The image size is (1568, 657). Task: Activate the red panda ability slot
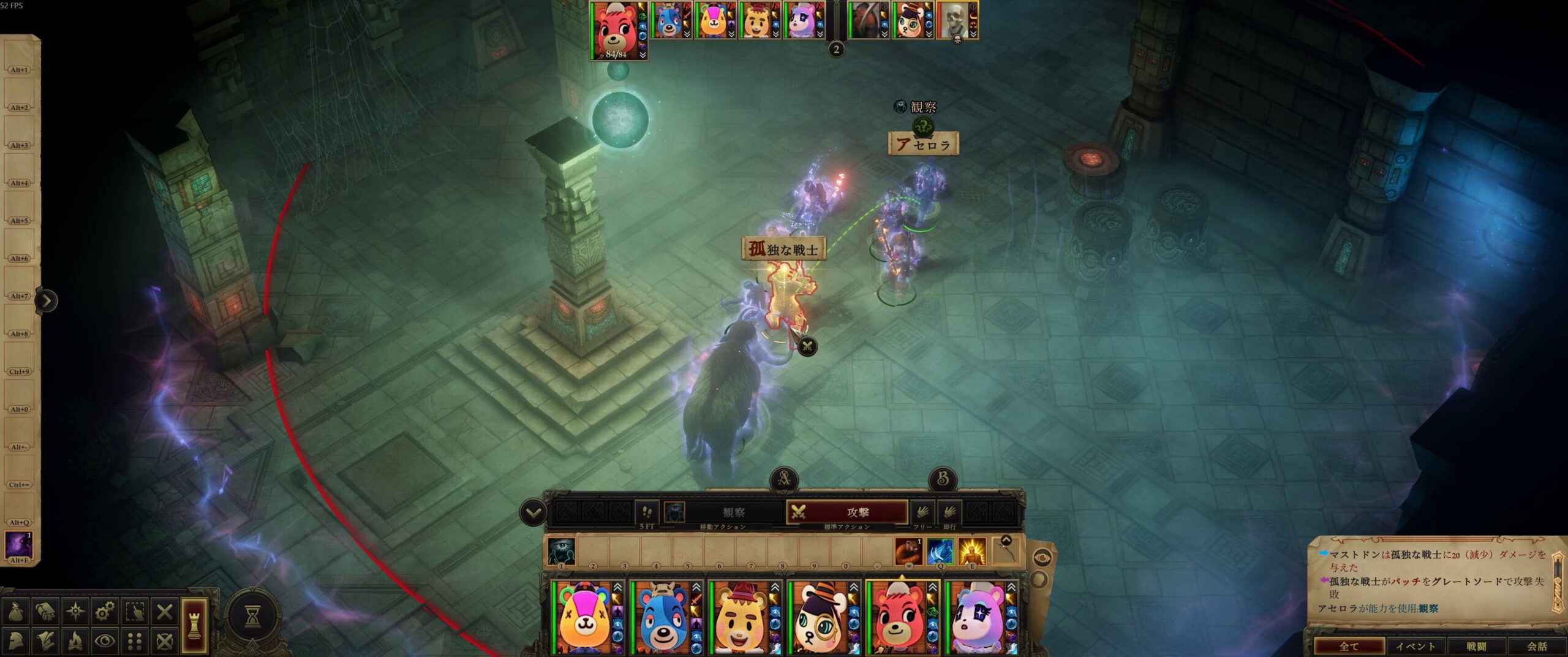[908, 552]
